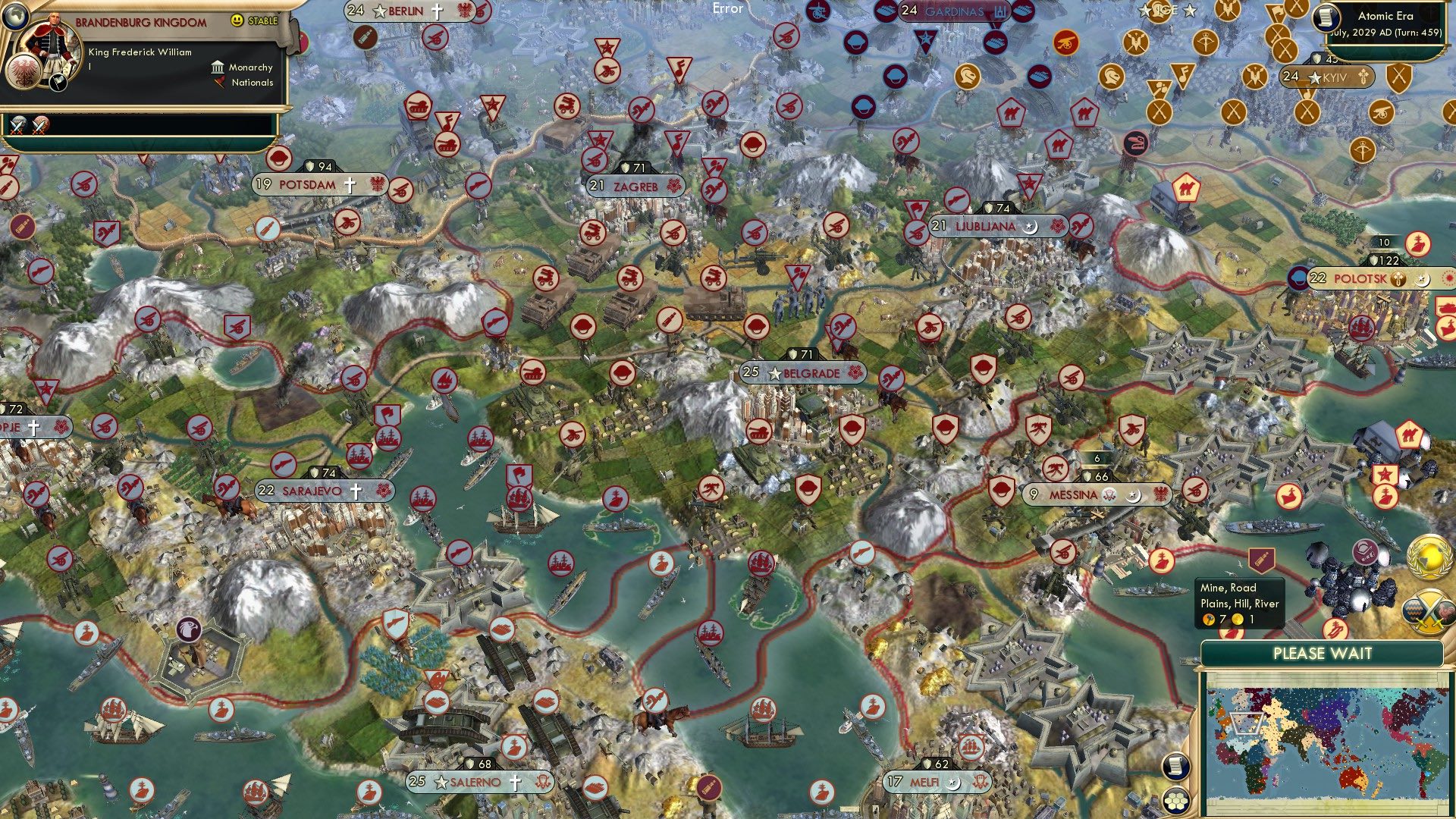1456x819 pixels.
Task: Click the cross religion icon on Berlin's banner
Action: (x=437, y=11)
